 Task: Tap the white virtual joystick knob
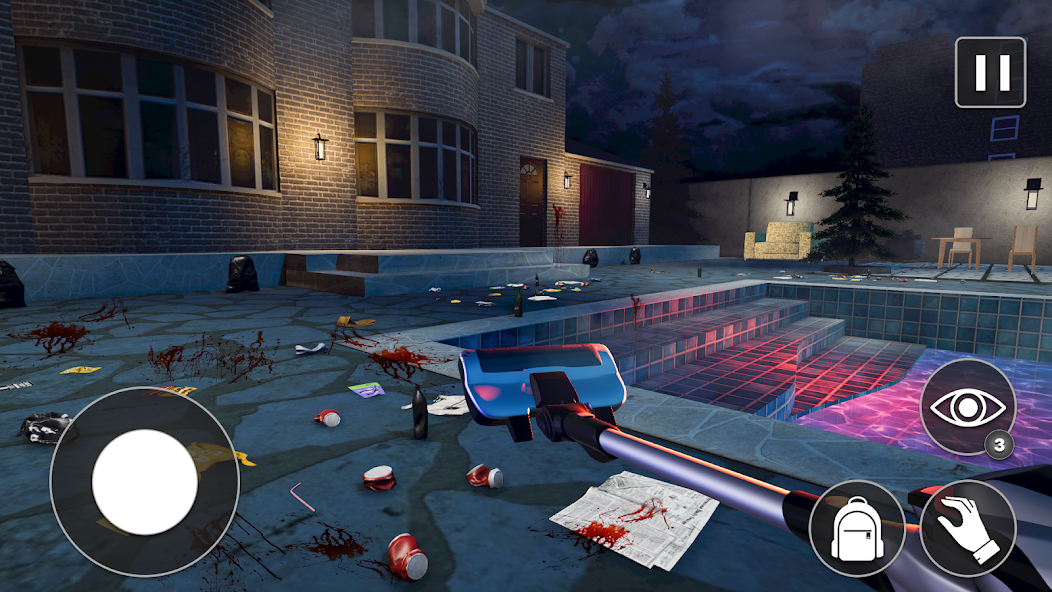click(x=145, y=482)
